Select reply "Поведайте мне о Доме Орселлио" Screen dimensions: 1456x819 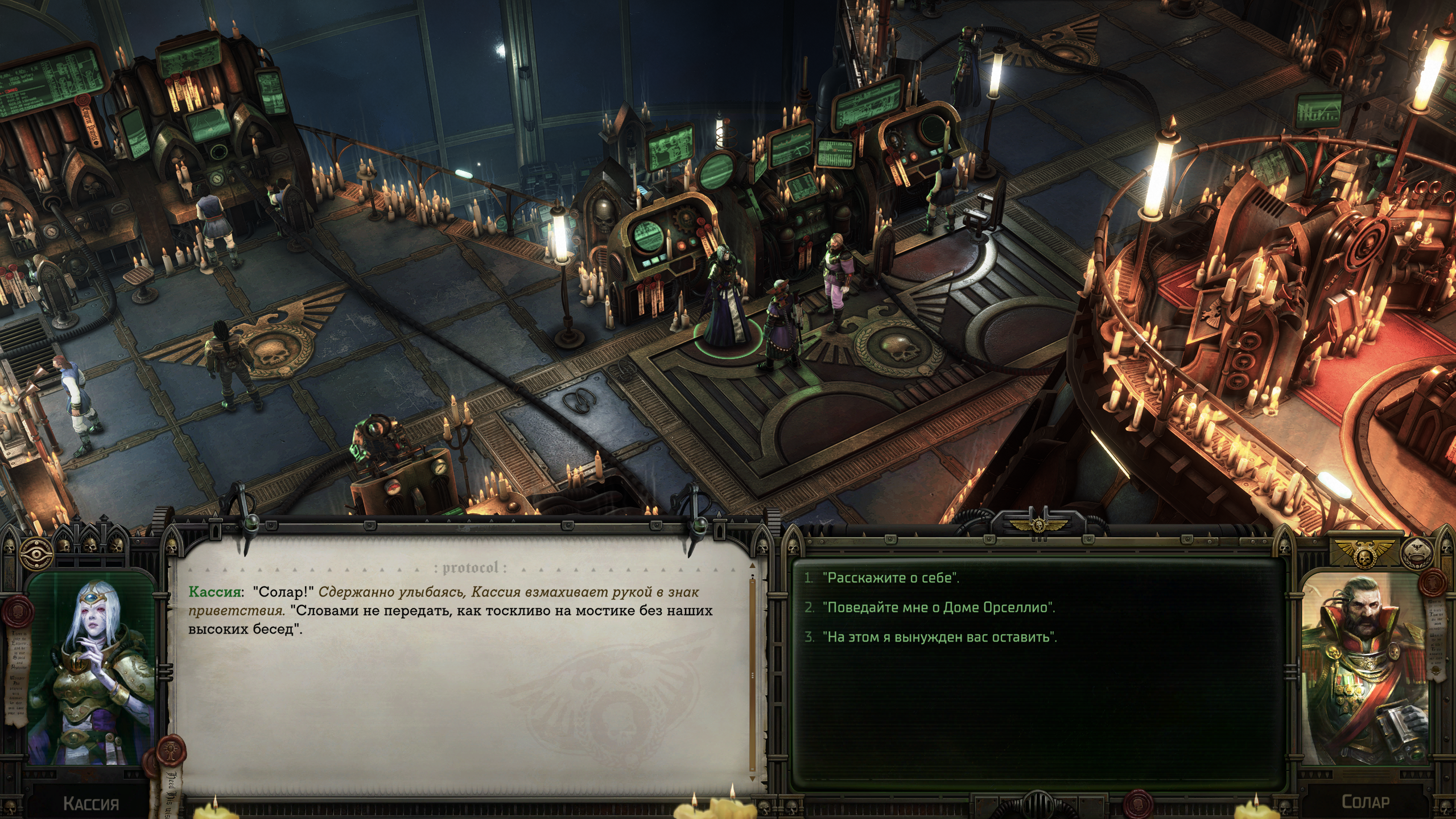tap(938, 607)
